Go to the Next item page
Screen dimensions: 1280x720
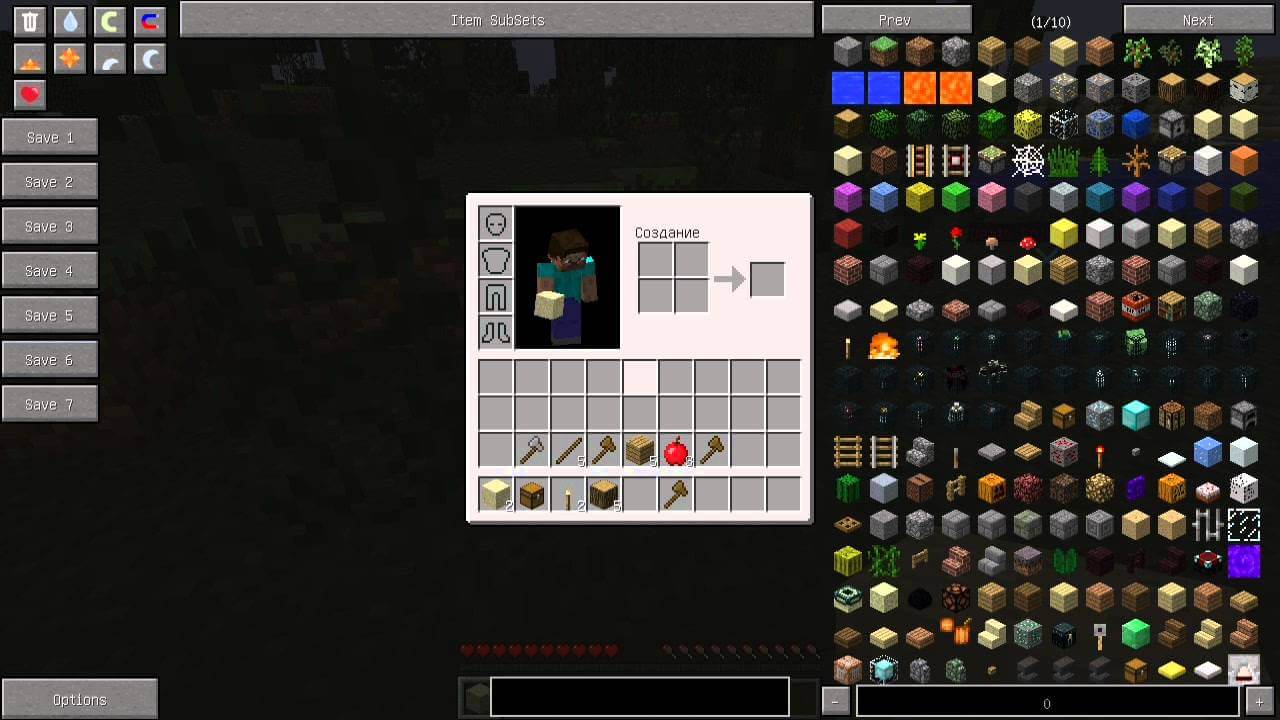pos(1197,20)
